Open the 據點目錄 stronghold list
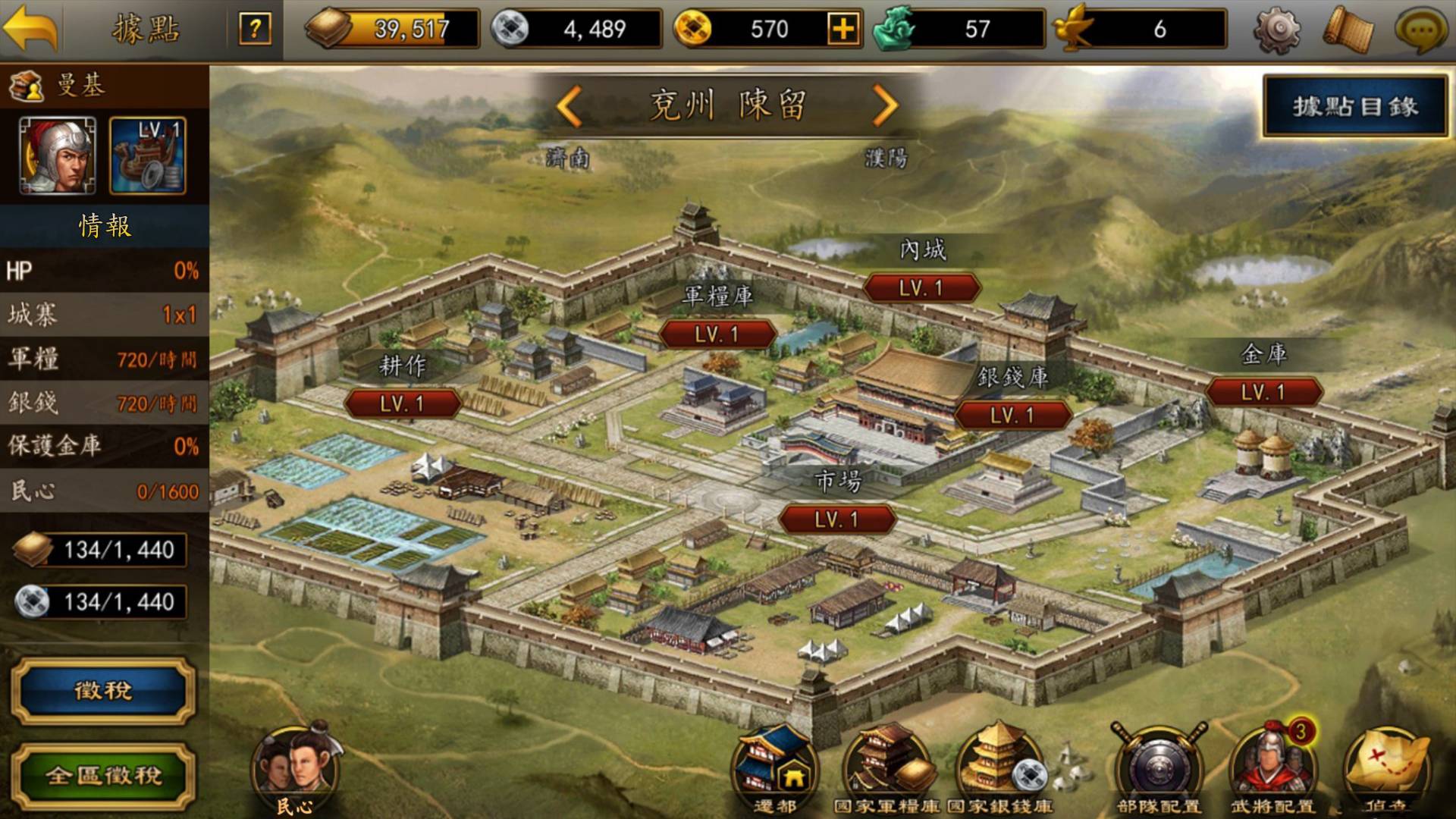The image size is (1456, 819). pos(1355,107)
